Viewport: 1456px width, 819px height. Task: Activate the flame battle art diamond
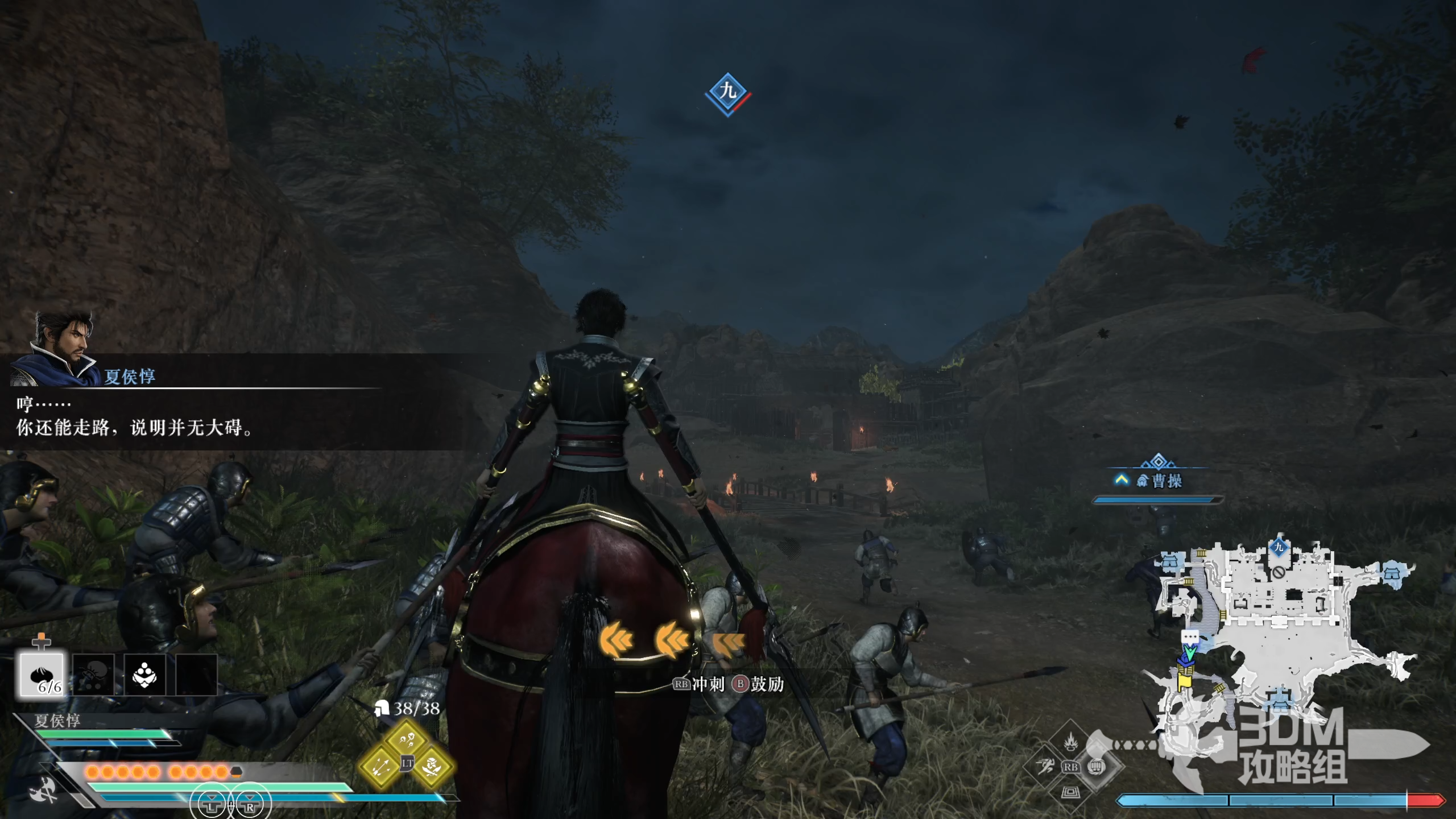coord(1071,741)
